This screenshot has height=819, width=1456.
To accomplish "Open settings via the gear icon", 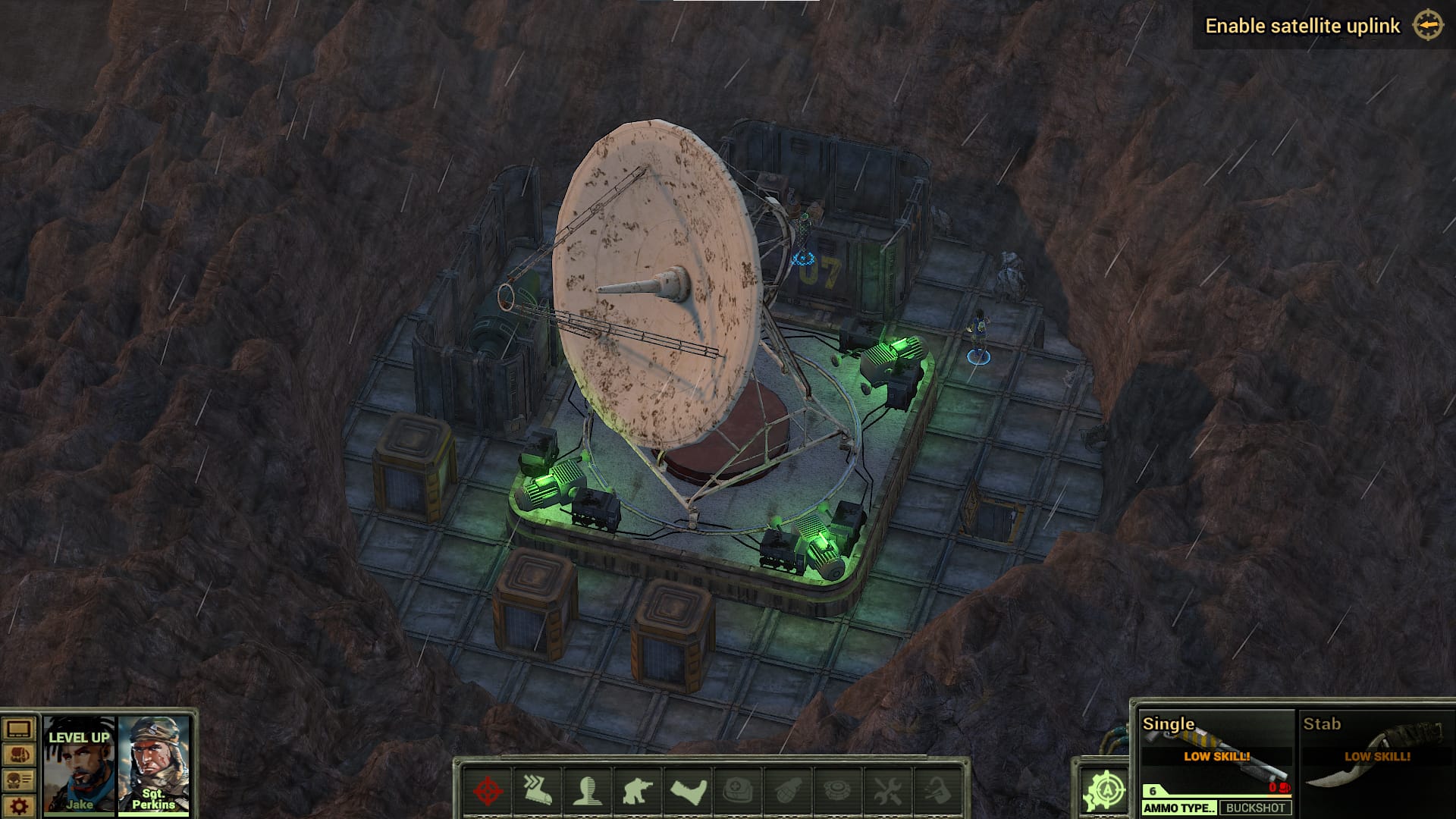I will [18, 806].
